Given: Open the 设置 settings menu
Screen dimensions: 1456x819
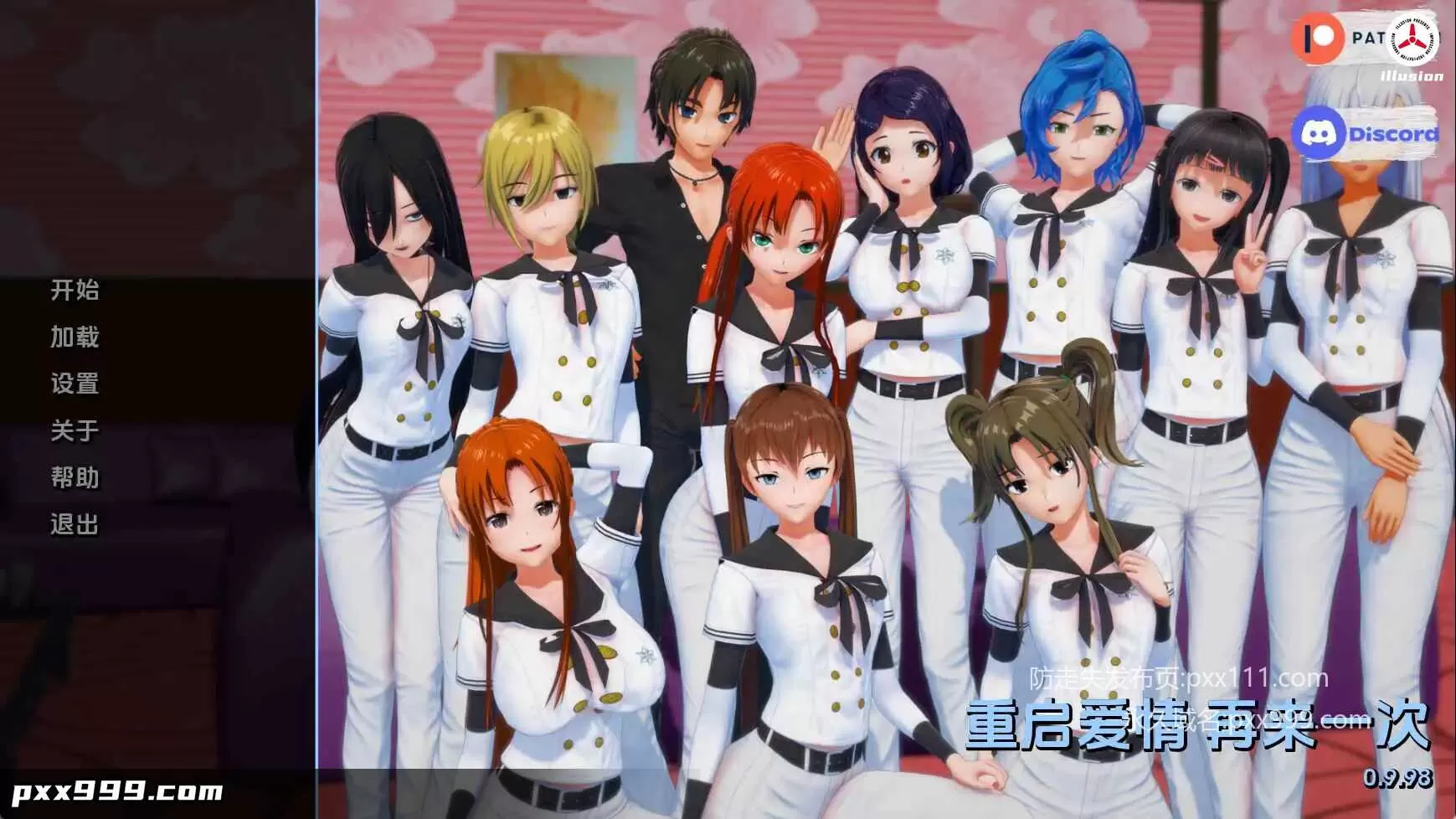Looking at the screenshot, I should 74,384.
